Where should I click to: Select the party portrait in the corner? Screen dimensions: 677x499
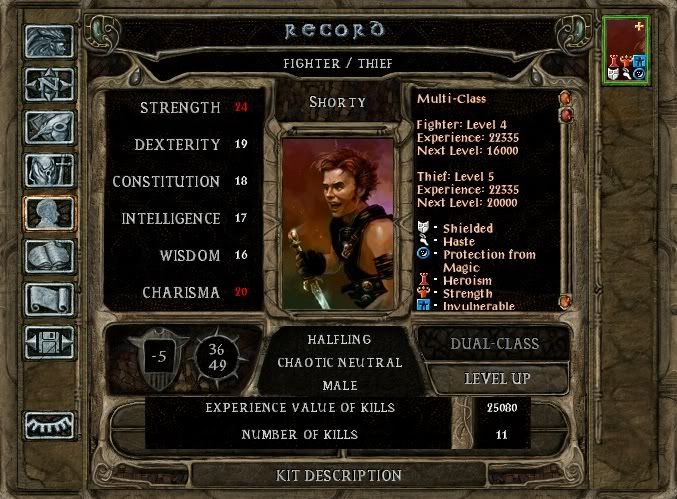pos(627,49)
